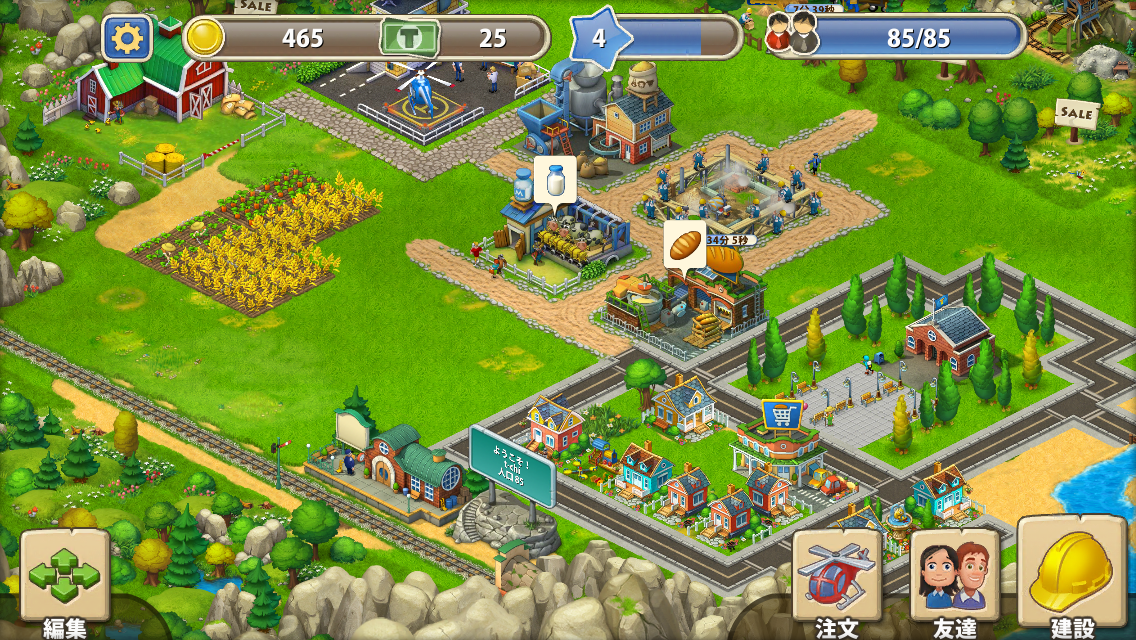The image size is (1136, 640).
Task: Tap the gold coin balance icon
Action: click(205, 38)
